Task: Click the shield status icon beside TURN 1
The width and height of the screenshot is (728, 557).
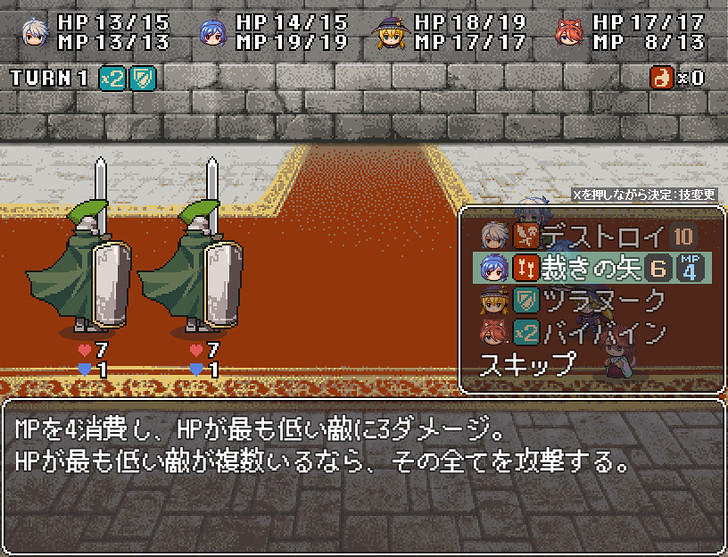Action: tap(143, 78)
